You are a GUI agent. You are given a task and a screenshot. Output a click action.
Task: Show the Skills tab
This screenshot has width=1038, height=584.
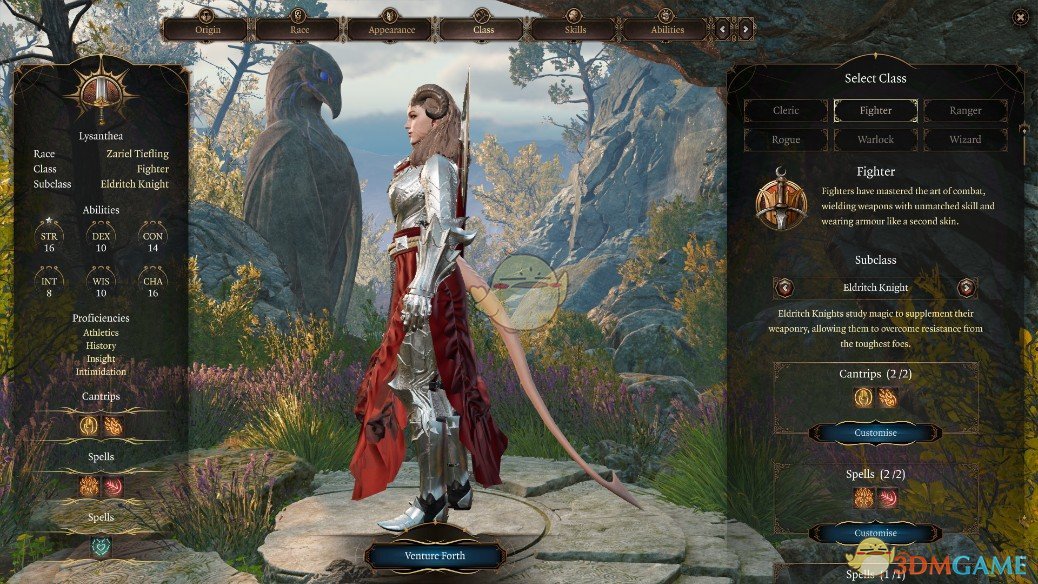(x=575, y=29)
